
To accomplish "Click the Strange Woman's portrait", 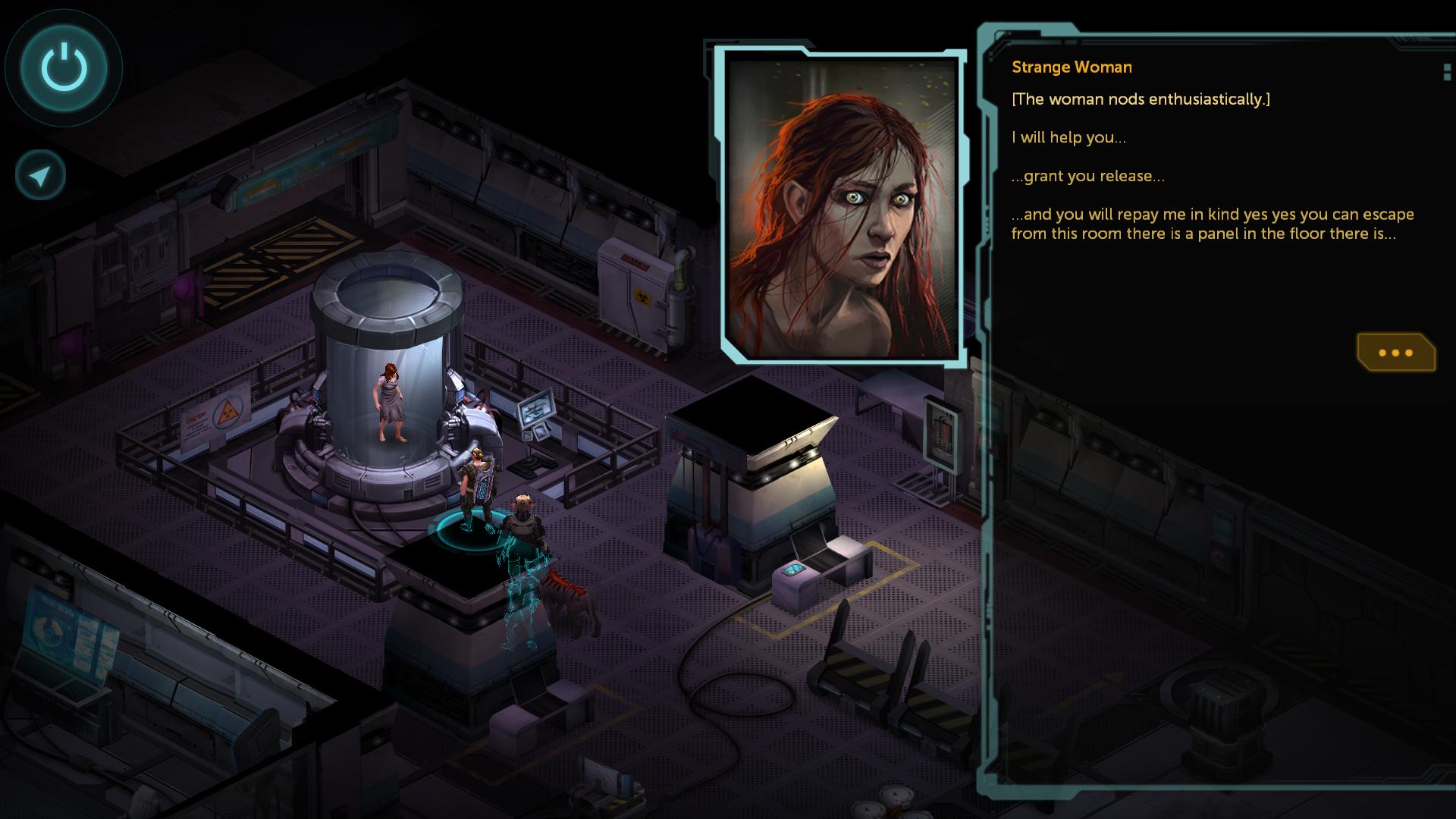I will tap(842, 206).
